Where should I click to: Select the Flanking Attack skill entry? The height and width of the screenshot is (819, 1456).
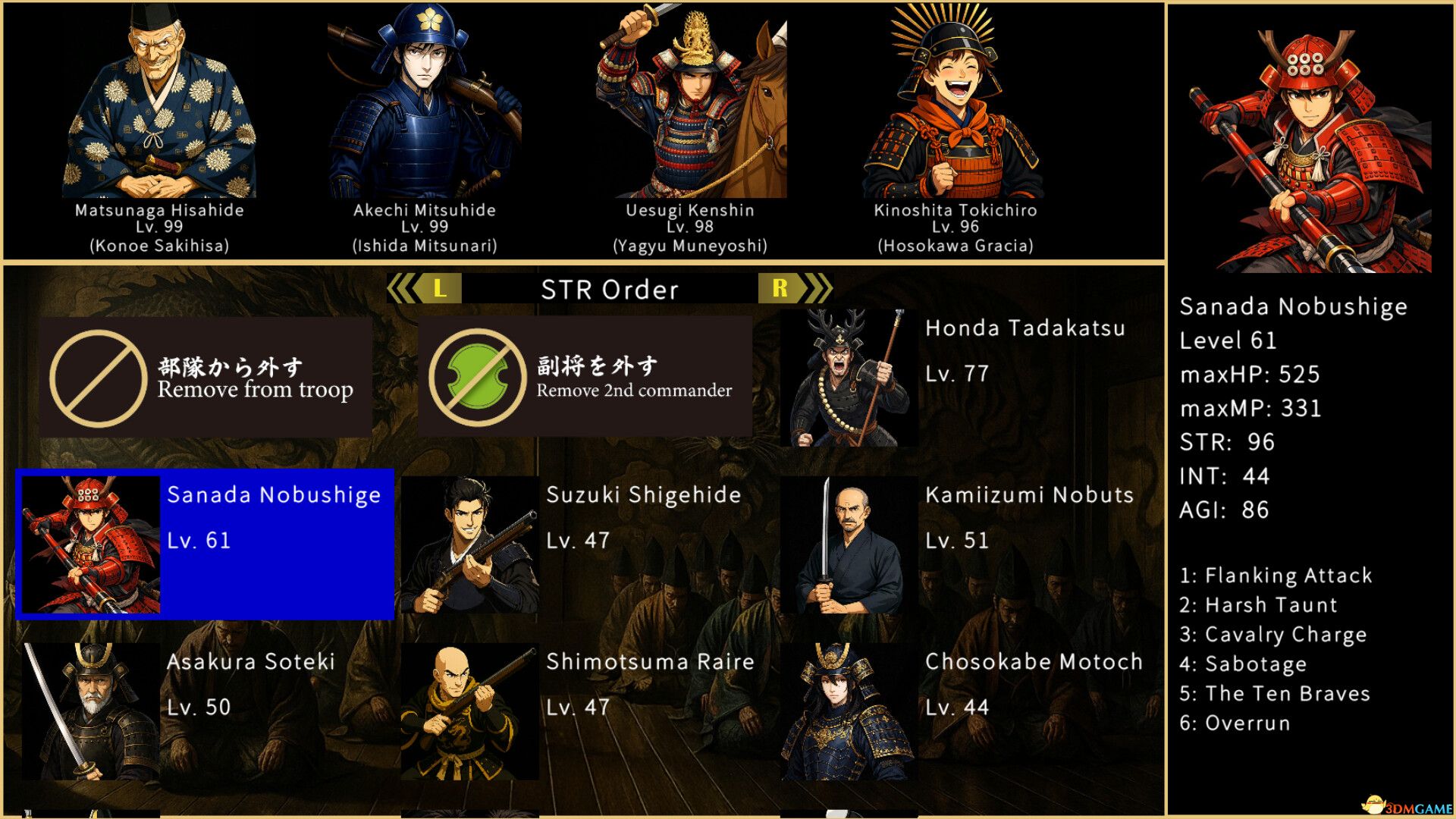point(1276,576)
